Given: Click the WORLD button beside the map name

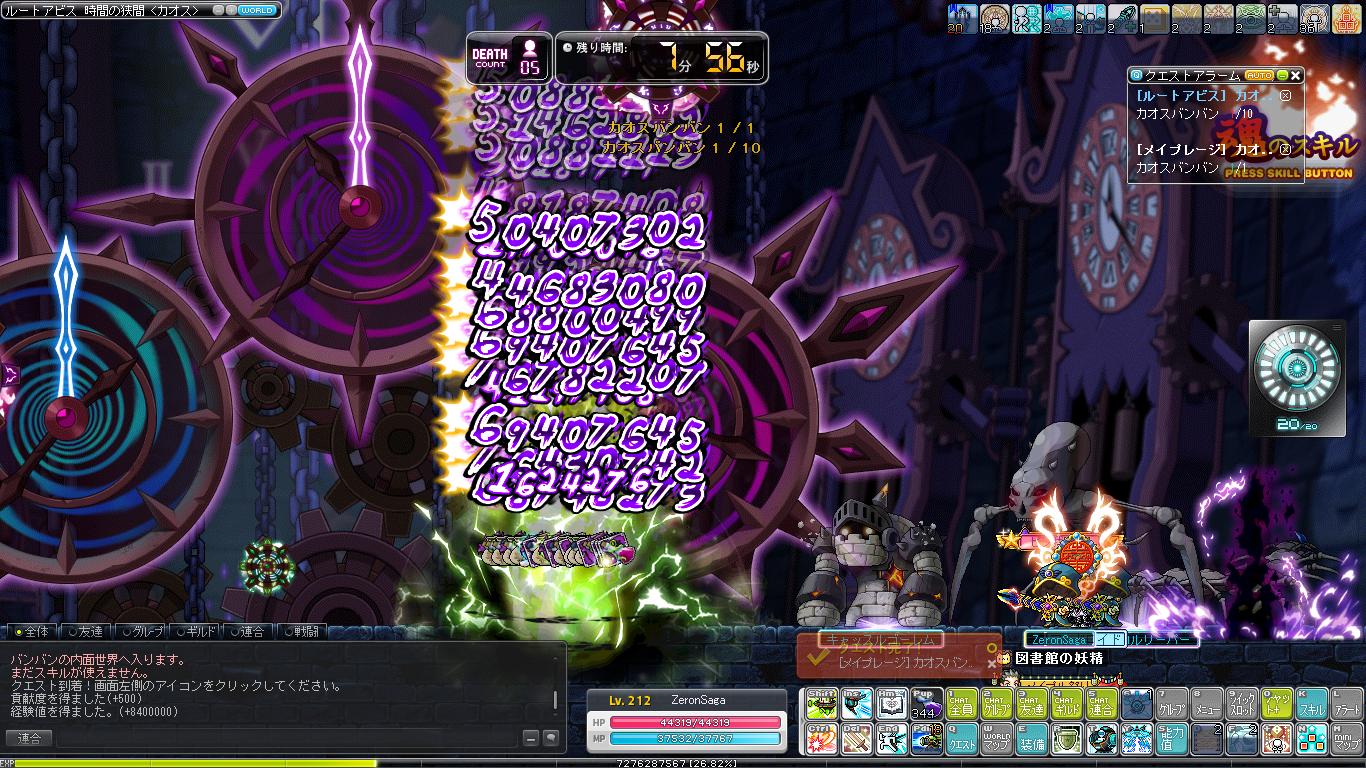Looking at the screenshot, I should click(257, 10).
